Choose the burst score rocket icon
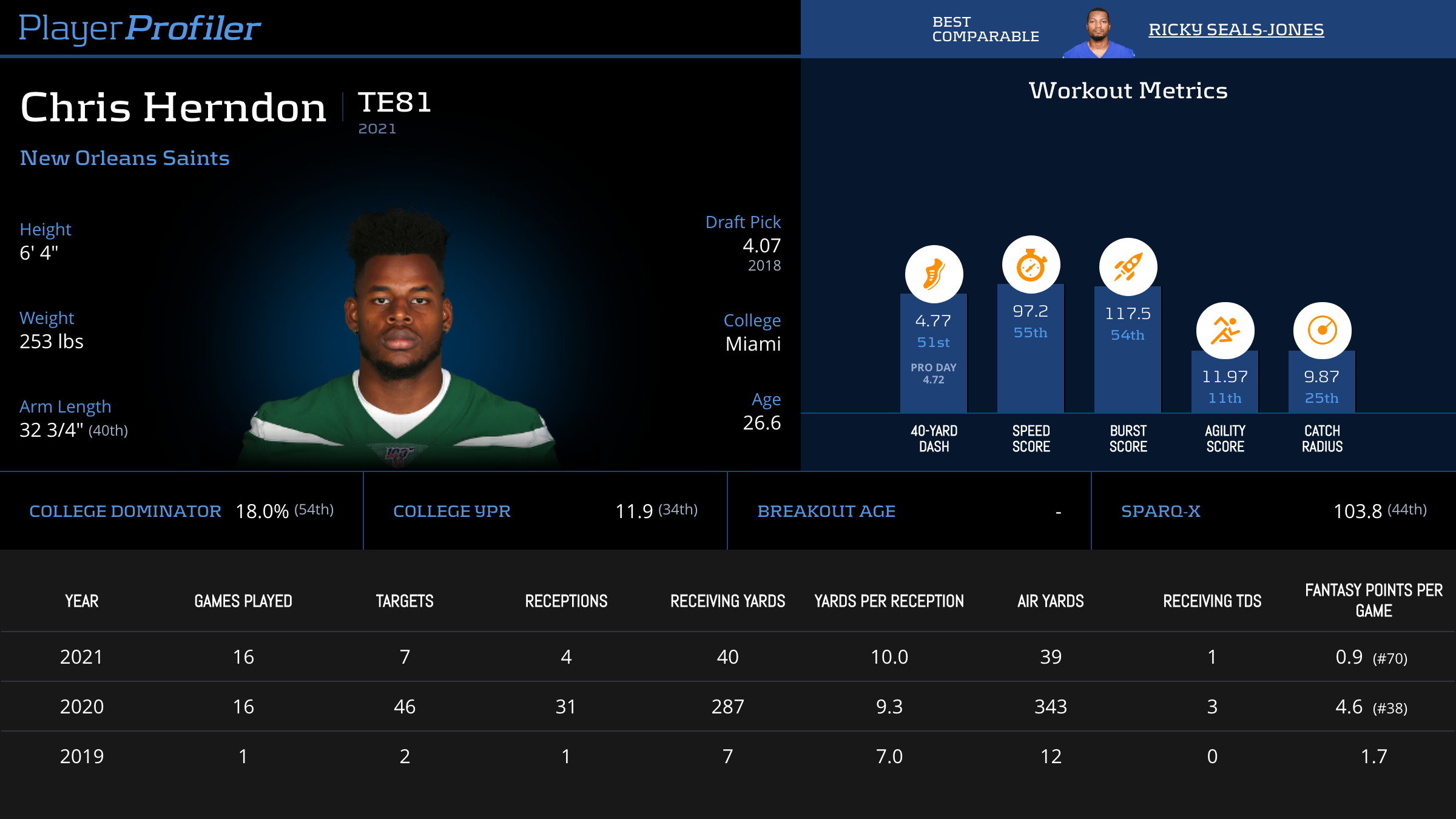Screen dimensions: 1456x819 click(x=1128, y=268)
